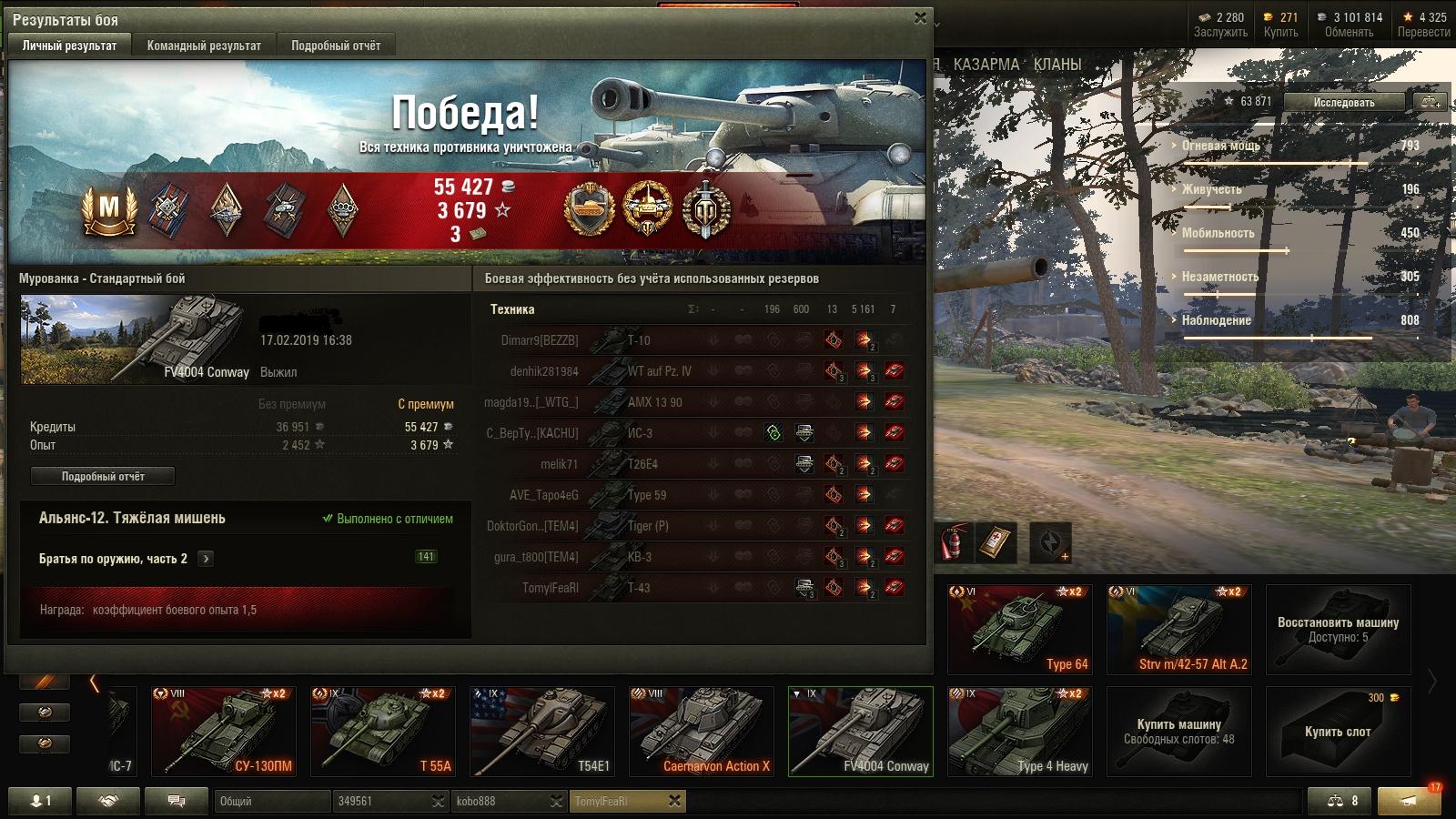This screenshot has height=819, width=1456.
Task: Open the Общий chat channel
Action: tap(272, 801)
